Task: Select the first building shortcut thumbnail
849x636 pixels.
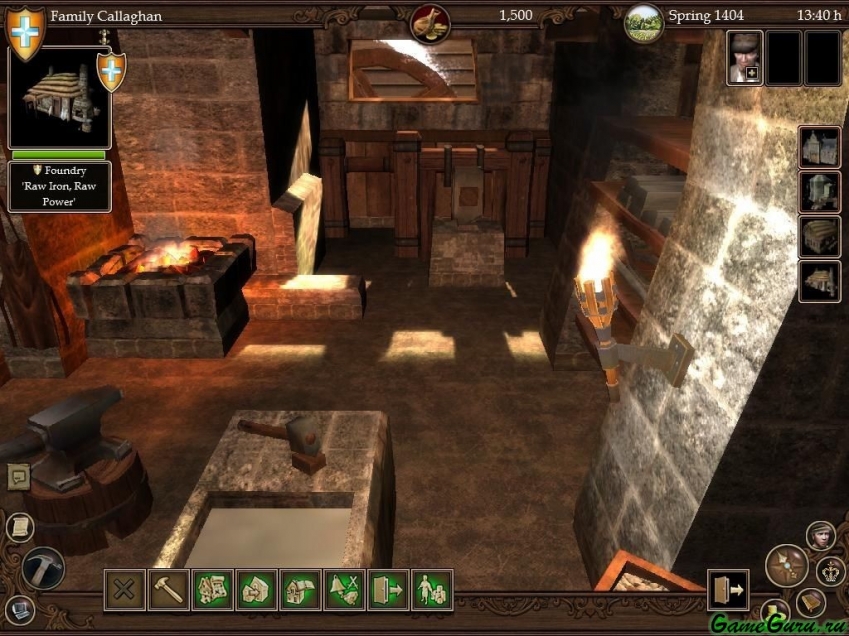Action: [819, 147]
